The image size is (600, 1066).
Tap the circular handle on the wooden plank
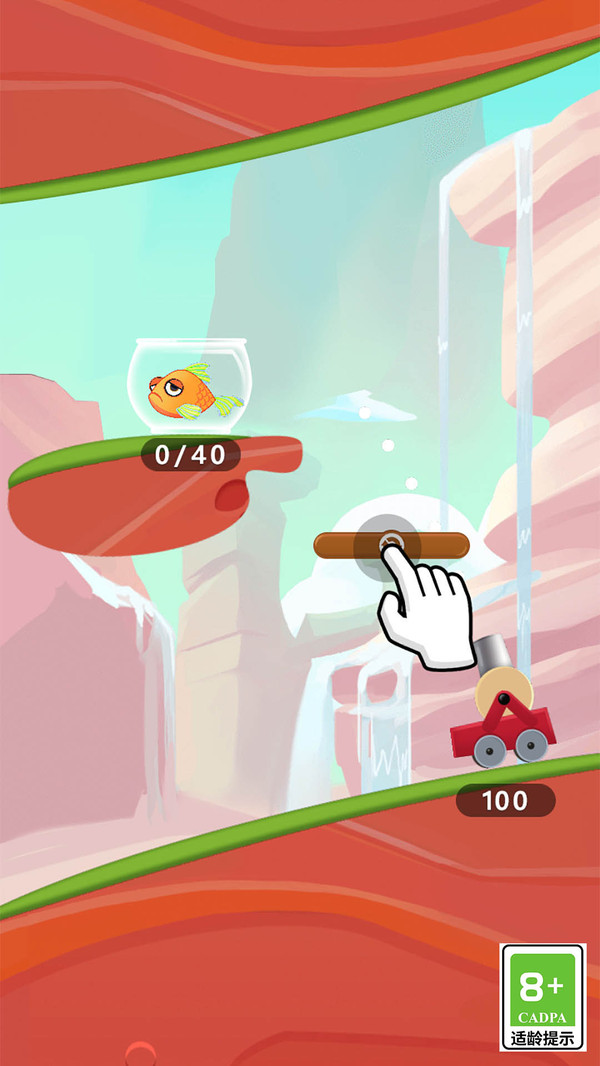391,545
